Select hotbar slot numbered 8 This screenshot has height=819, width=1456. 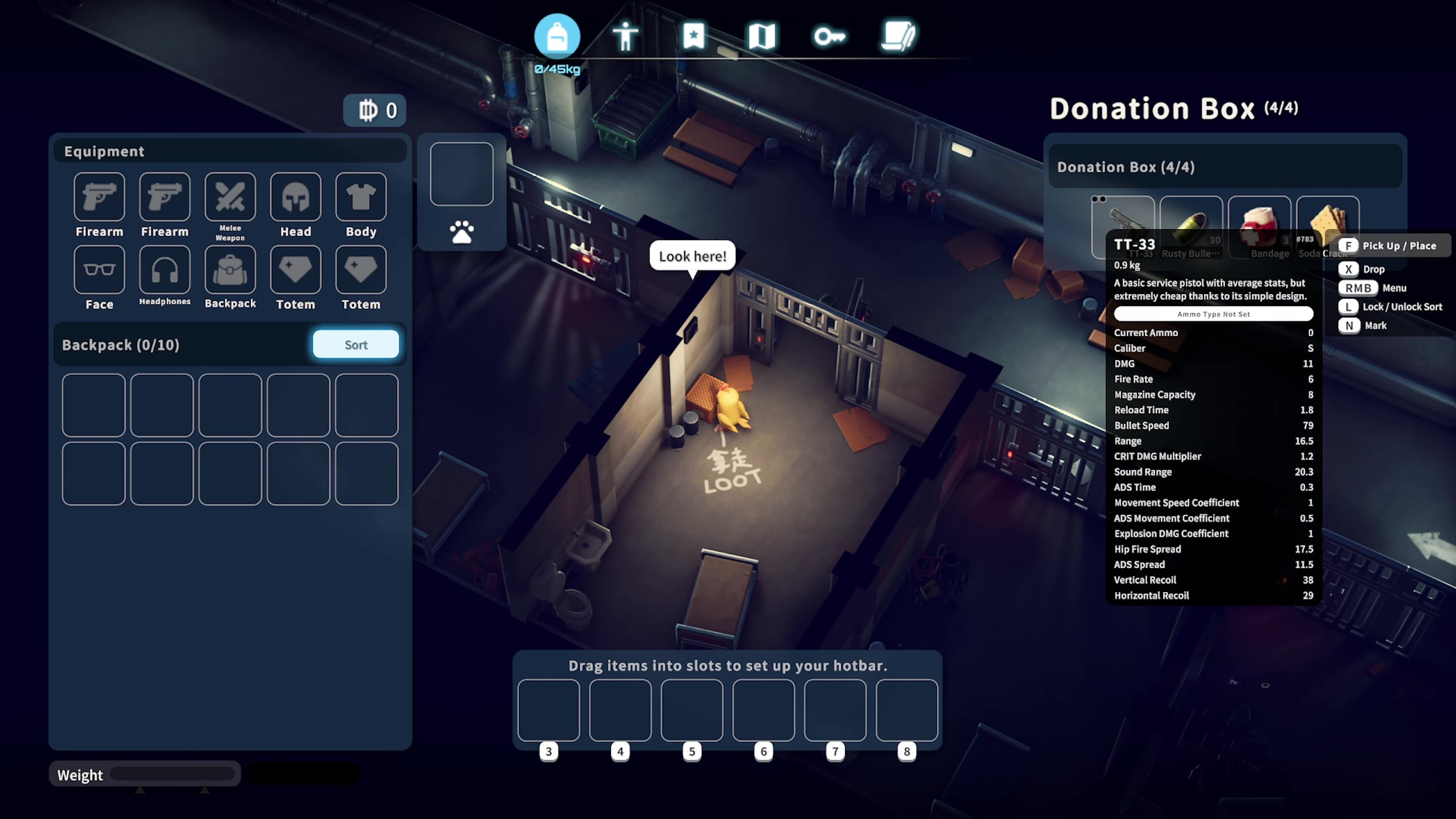pos(907,710)
